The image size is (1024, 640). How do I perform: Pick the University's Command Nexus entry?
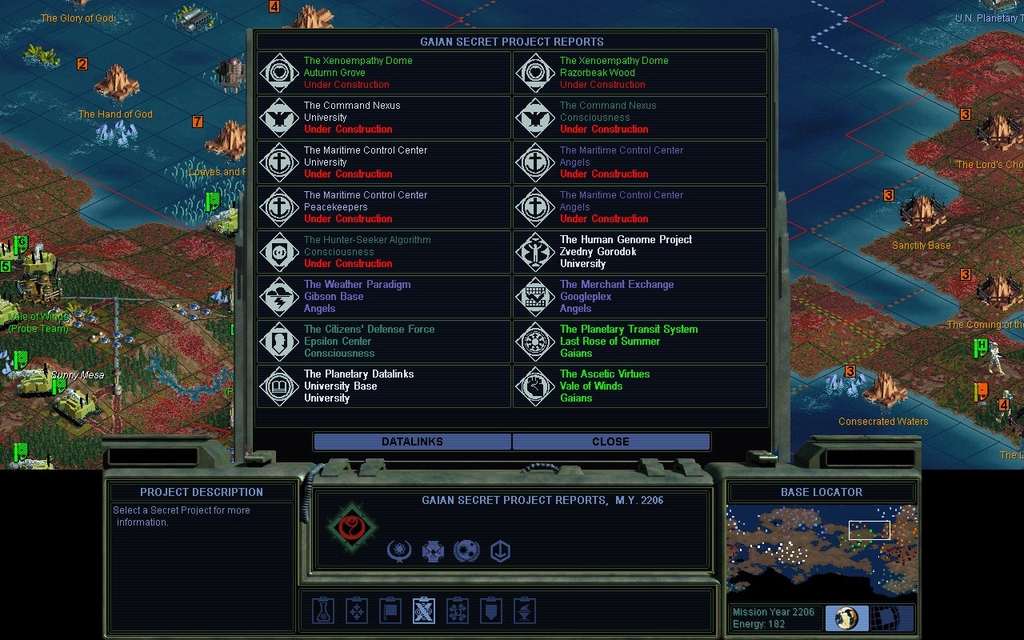click(x=384, y=117)
